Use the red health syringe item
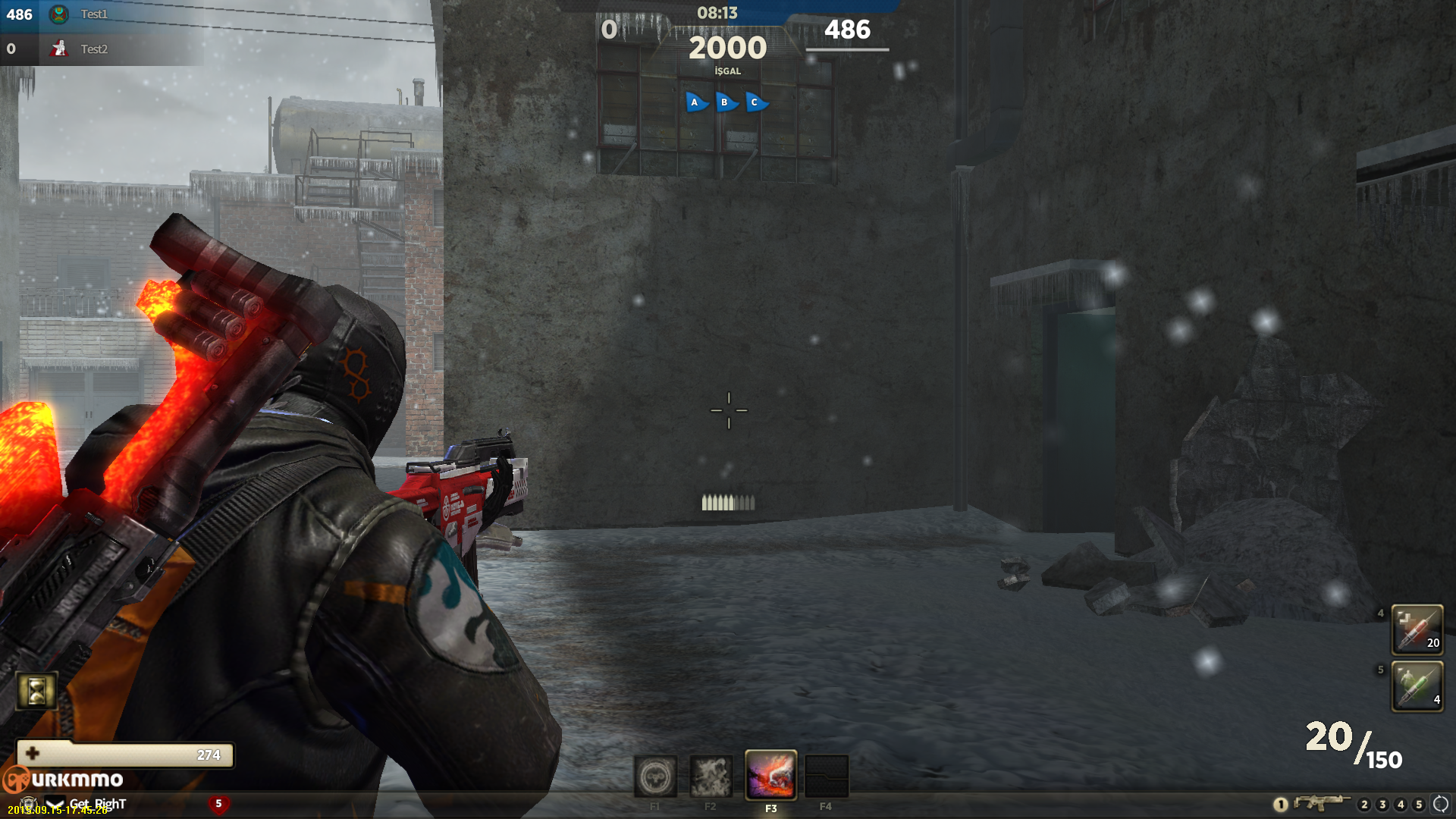The width and height of the screenshot is (1456, 819). [x=1417, y=629]
